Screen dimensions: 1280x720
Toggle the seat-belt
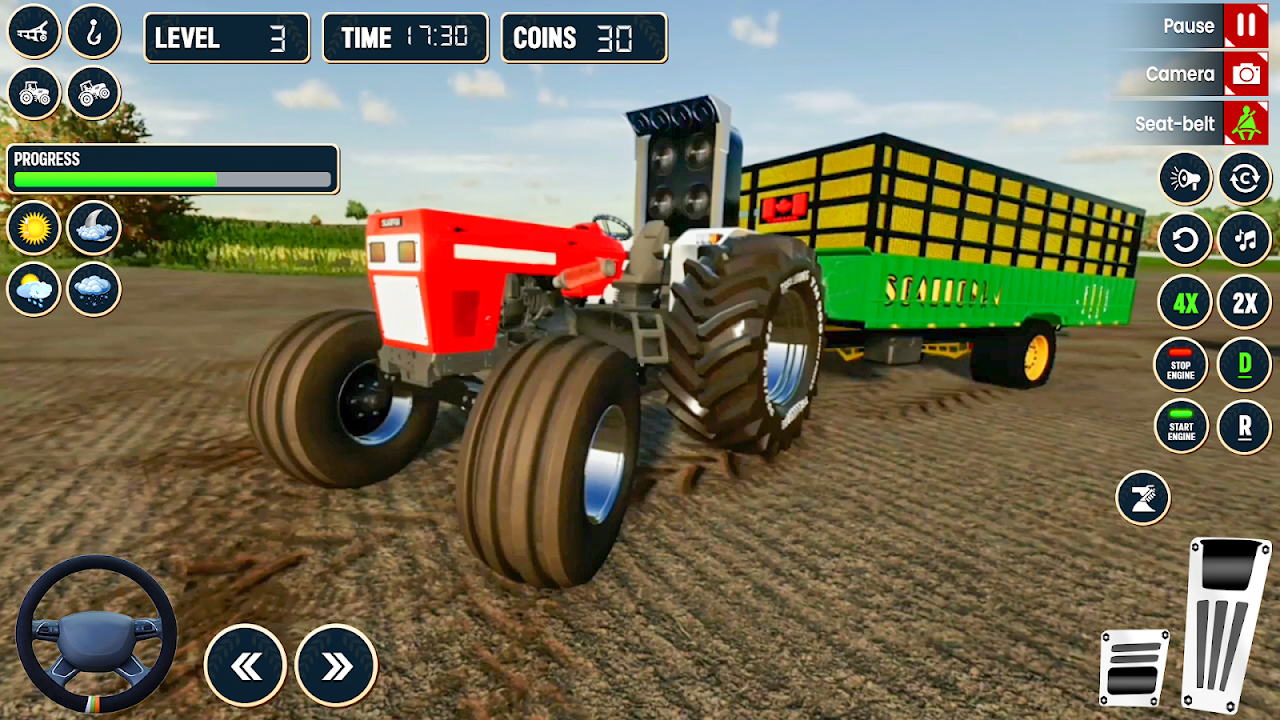click(1245, 124)
